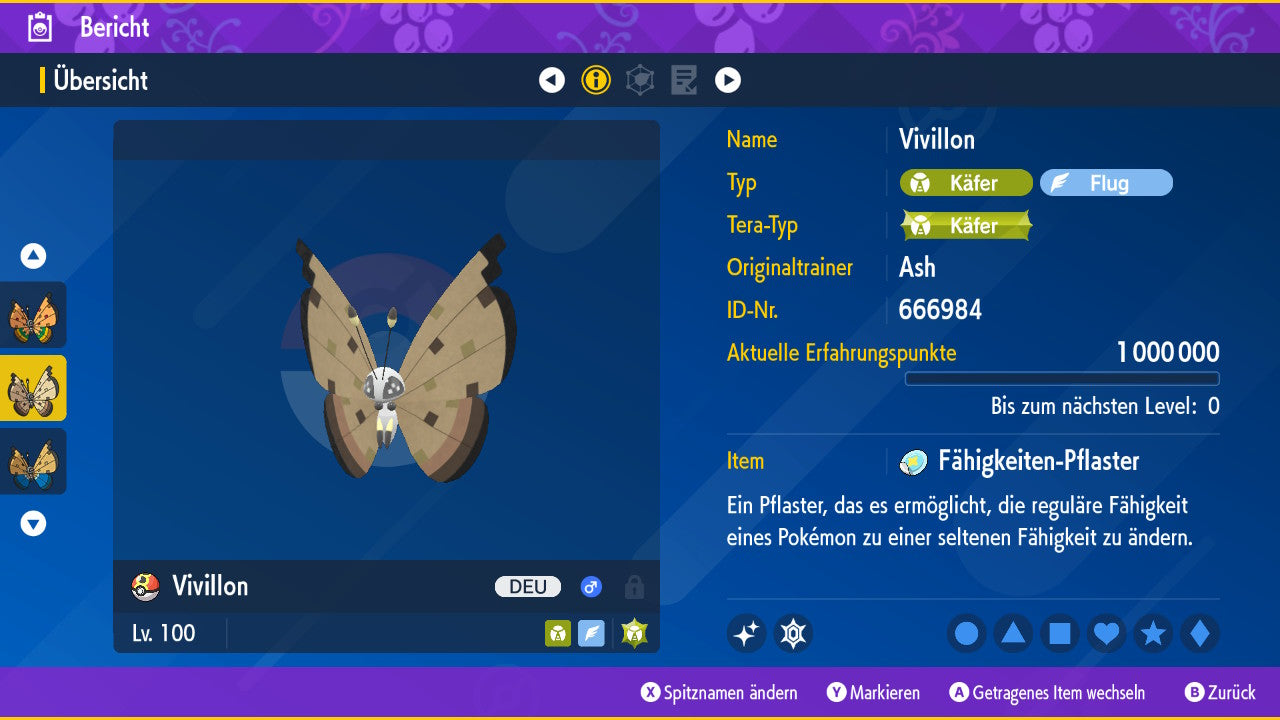1280x720 pixels.
Task: Go to the next summary page arrow
Action: (x=728, y=80)
